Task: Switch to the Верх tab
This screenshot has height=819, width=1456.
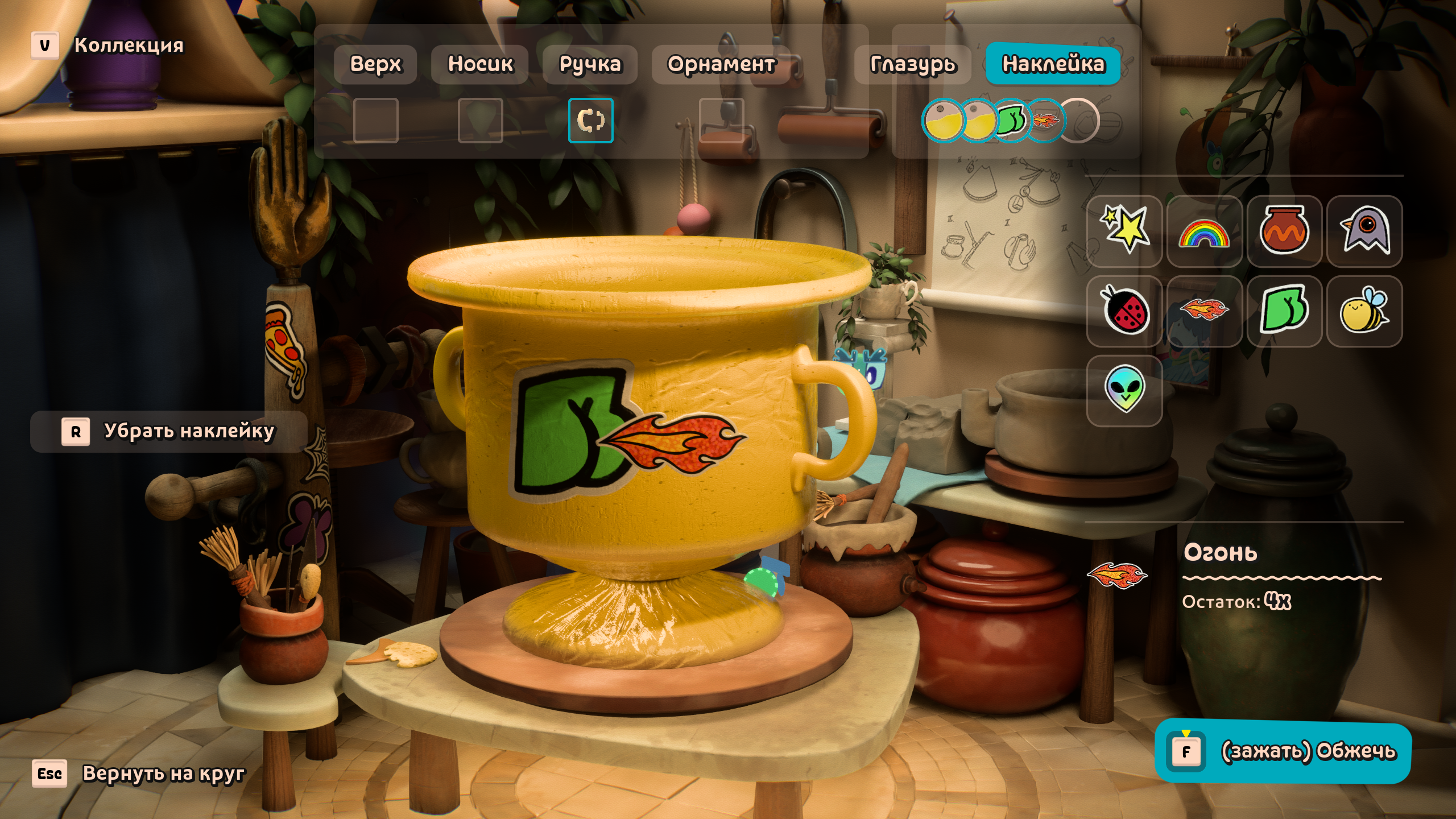Action: [375, 64]
